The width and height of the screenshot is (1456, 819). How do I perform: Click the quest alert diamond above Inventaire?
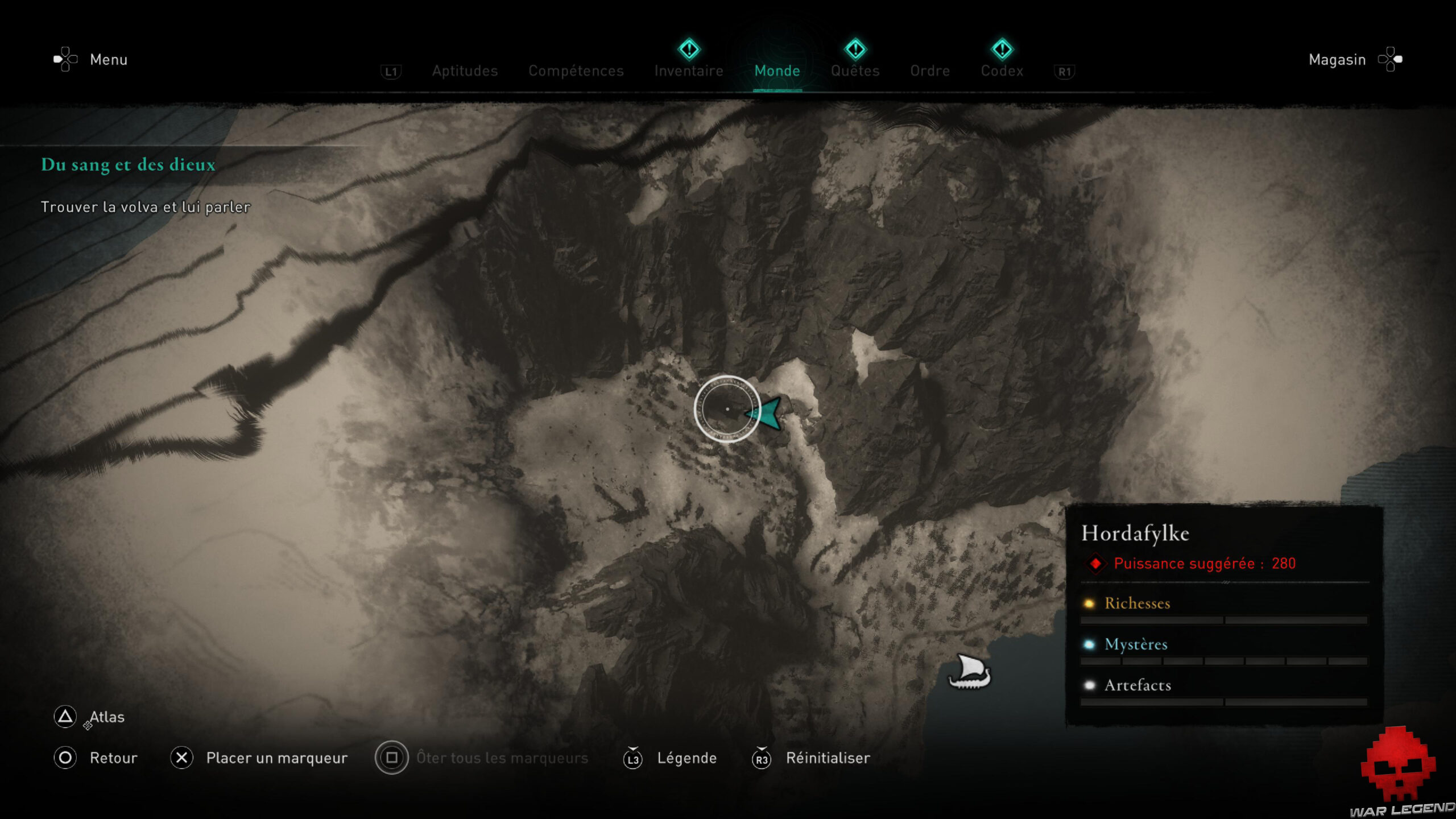689,50
